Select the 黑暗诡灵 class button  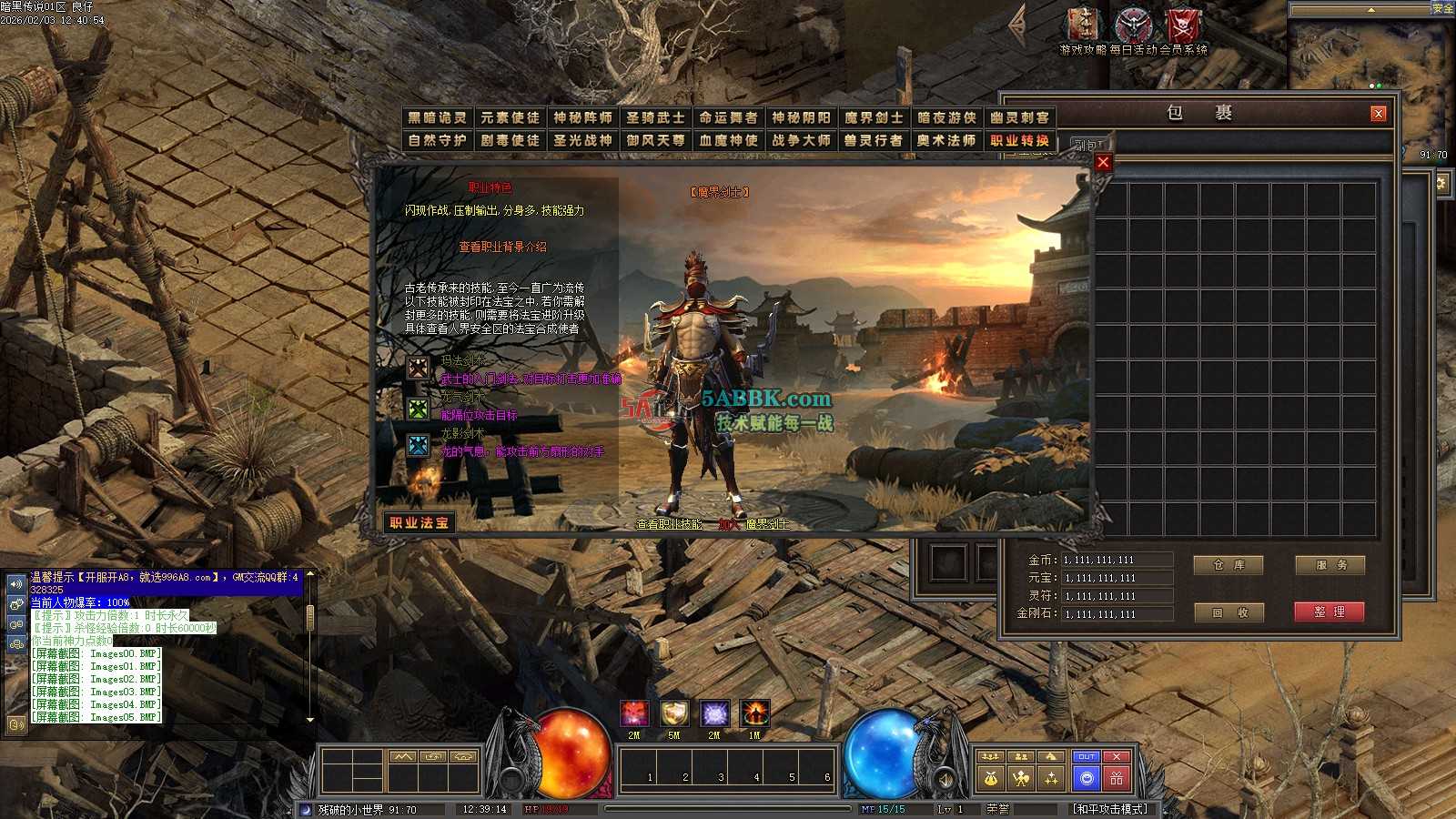(x=437, y=117)
